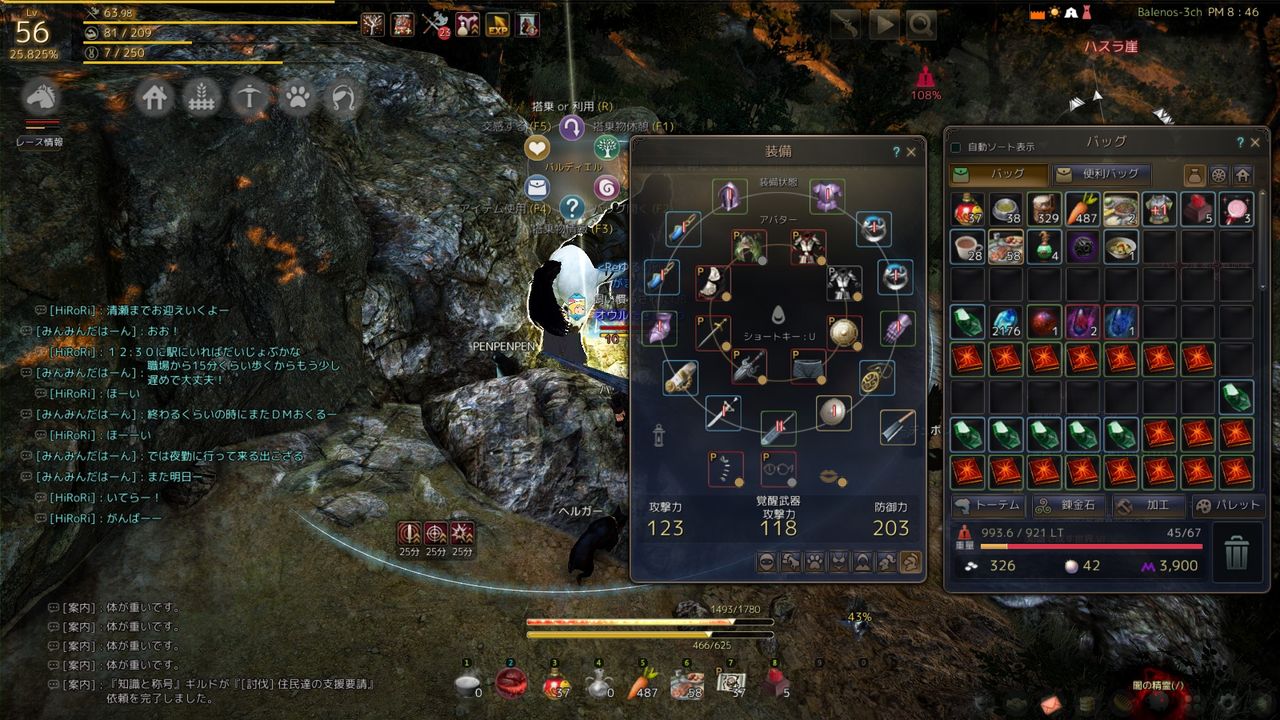Toggle the 自動ソート表示 checkbox

[x=956, y=147]
